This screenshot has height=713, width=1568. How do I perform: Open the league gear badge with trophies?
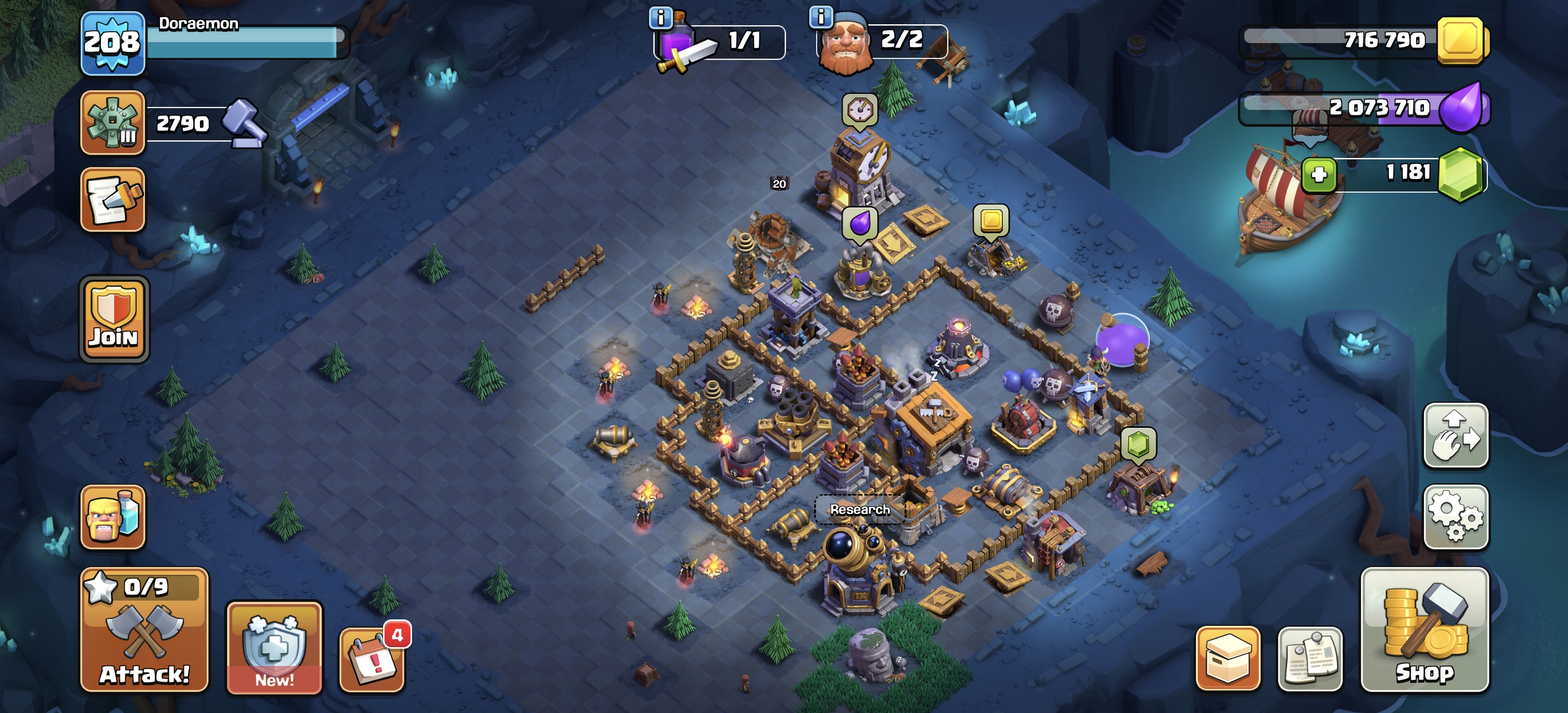pyautogui.click(x=113, y=122)
